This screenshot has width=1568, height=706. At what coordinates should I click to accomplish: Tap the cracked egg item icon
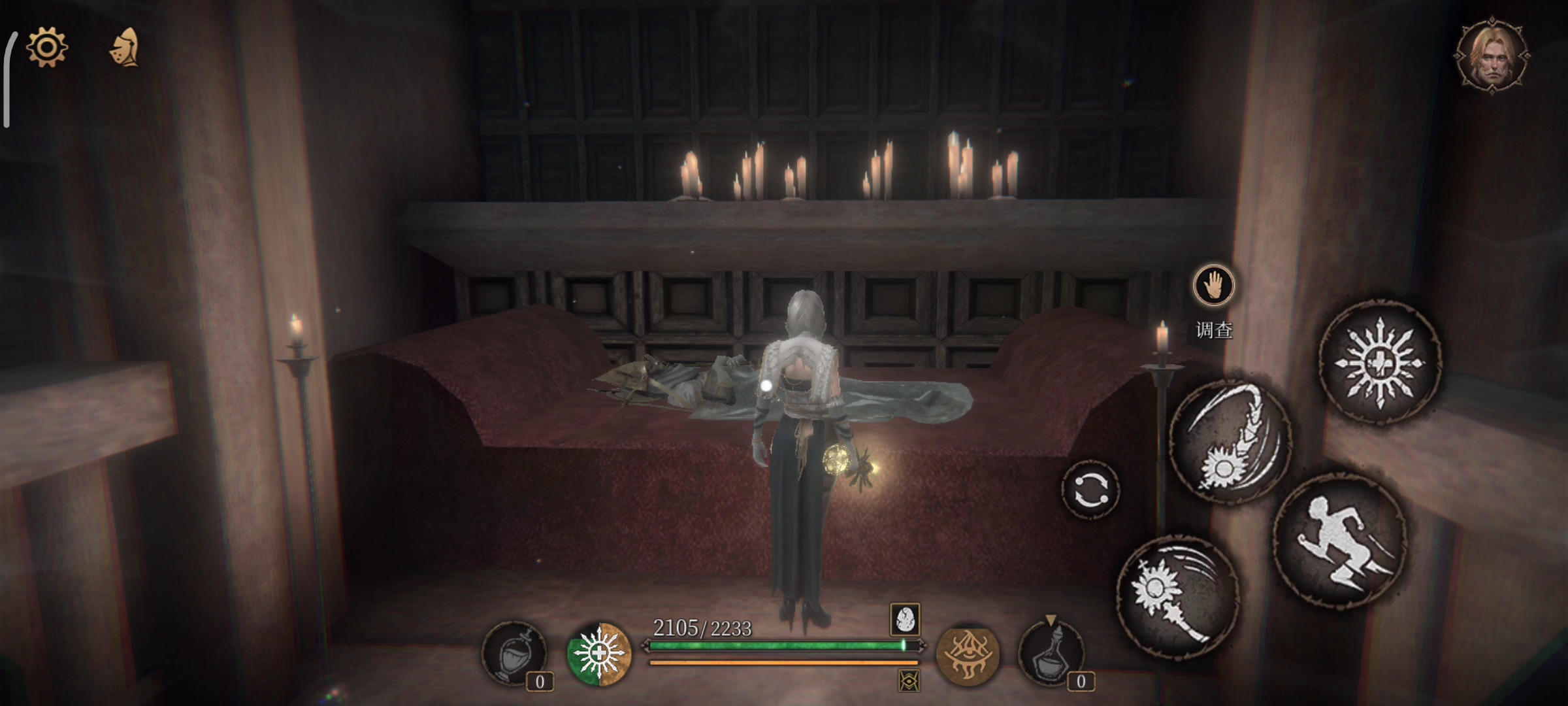coord(905,619)
